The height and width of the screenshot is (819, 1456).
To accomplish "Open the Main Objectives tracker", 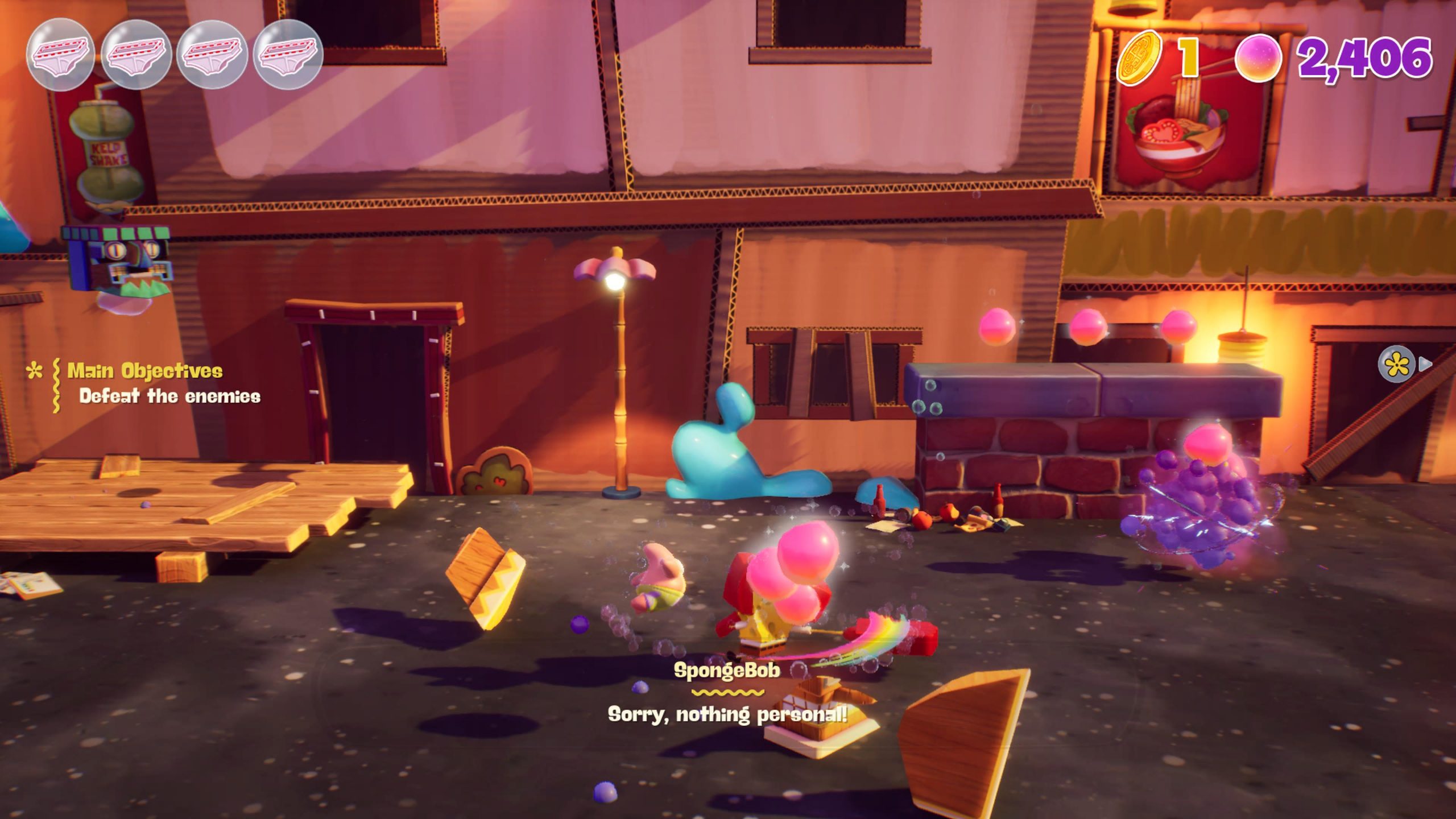I will (x=145, y=371).
